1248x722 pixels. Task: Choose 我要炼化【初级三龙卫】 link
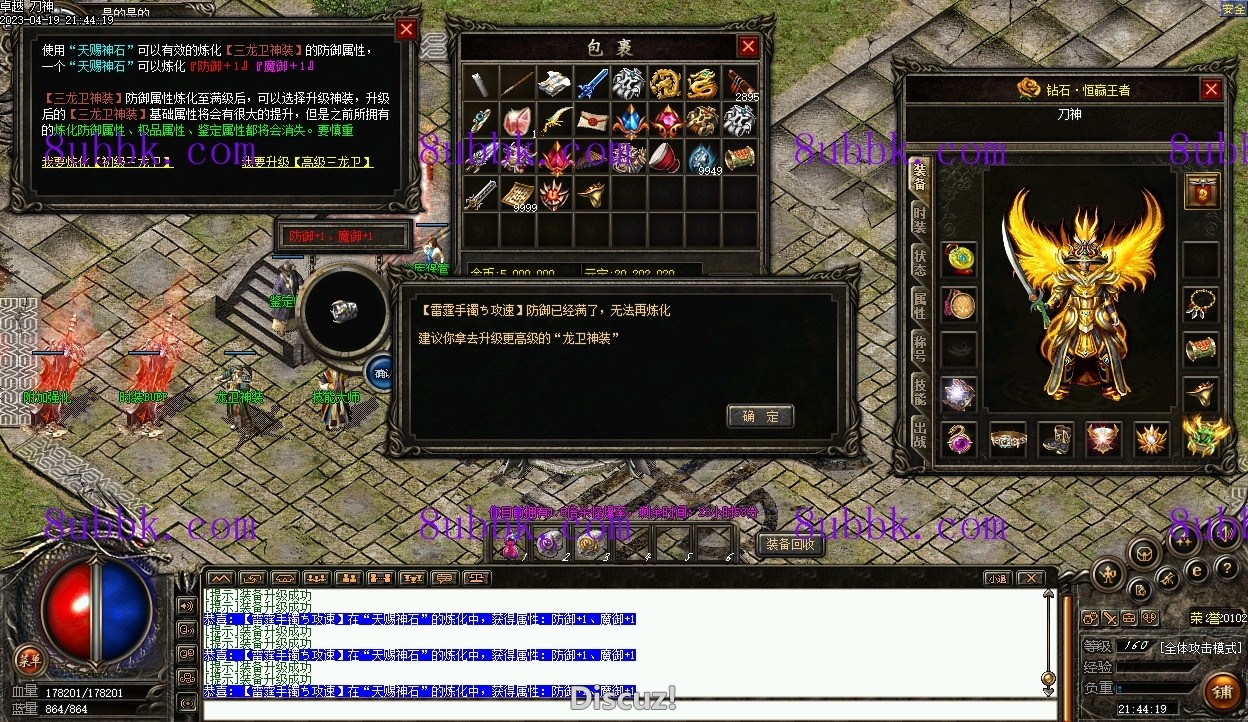point(108,162)
